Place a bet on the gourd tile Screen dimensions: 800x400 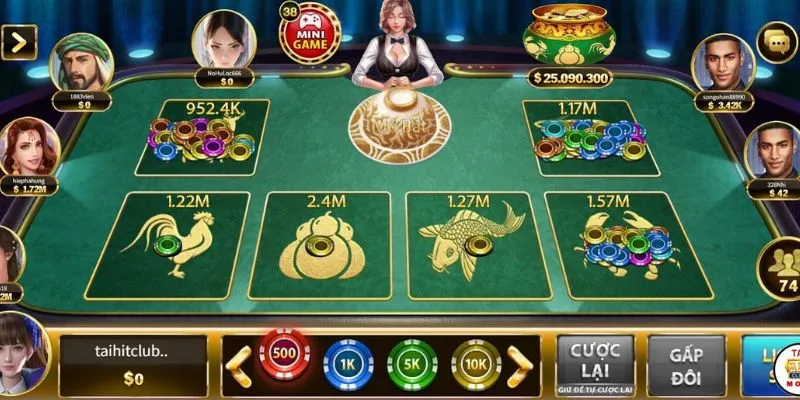click(x=320, y=245)
